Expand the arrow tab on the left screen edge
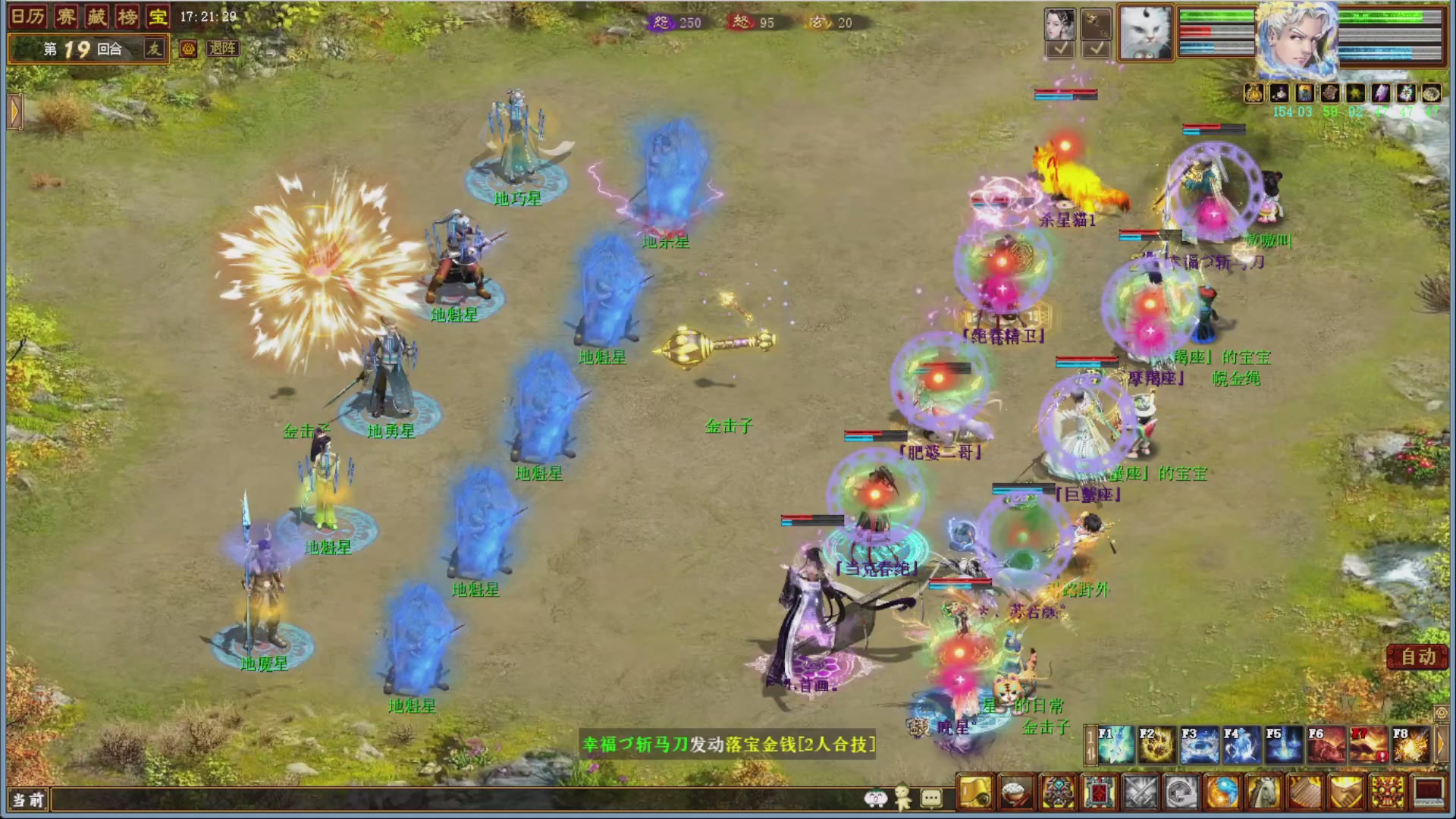The height and width of the screenshot is (819, 1456). (15, 111)
